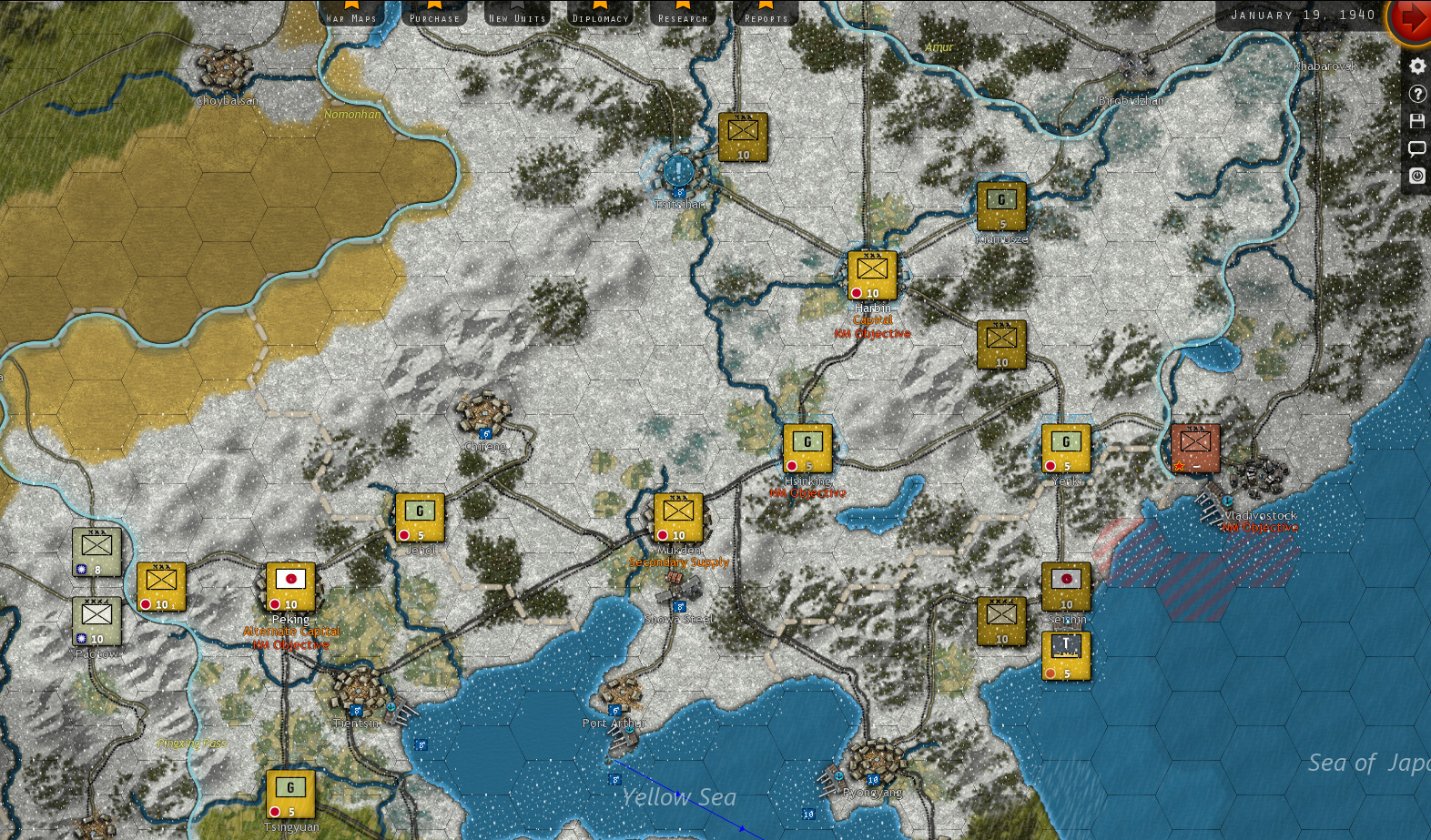Open the Research screen
This screenshot has width=1431, height=840.
(x=683, y=15)
